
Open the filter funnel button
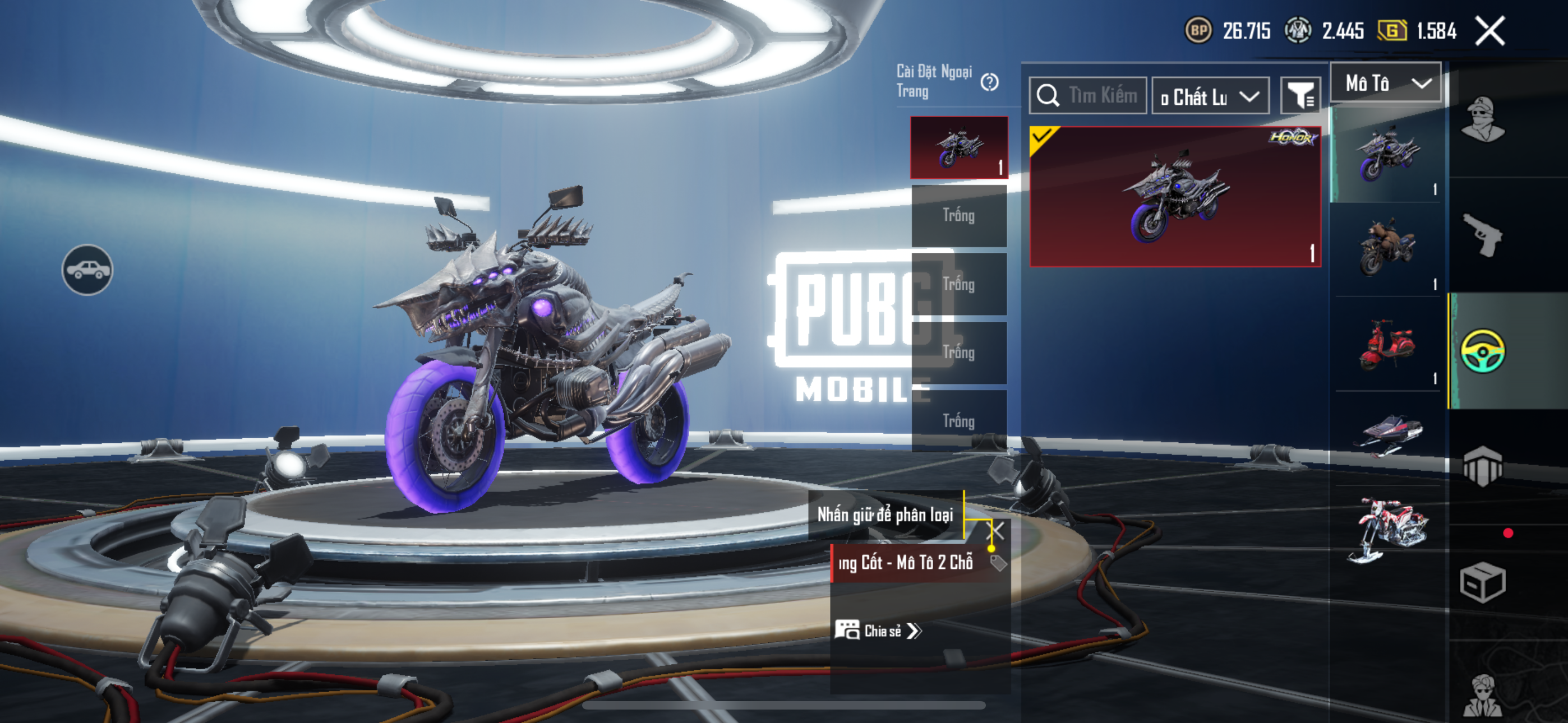click(x=1301, y=95)
